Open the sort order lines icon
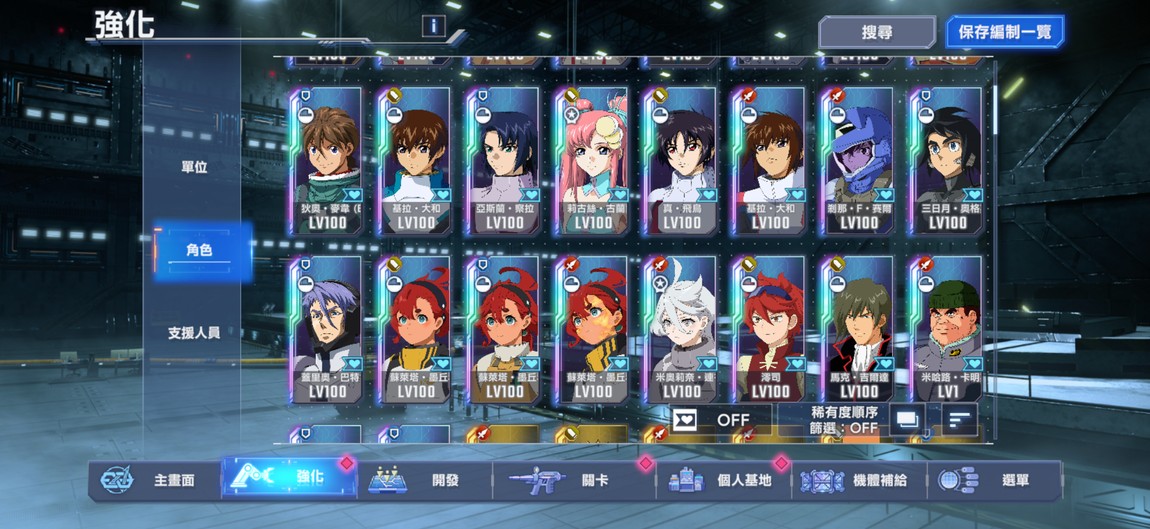The height and width of the screenshot is (529, 1150). (959, 421)
